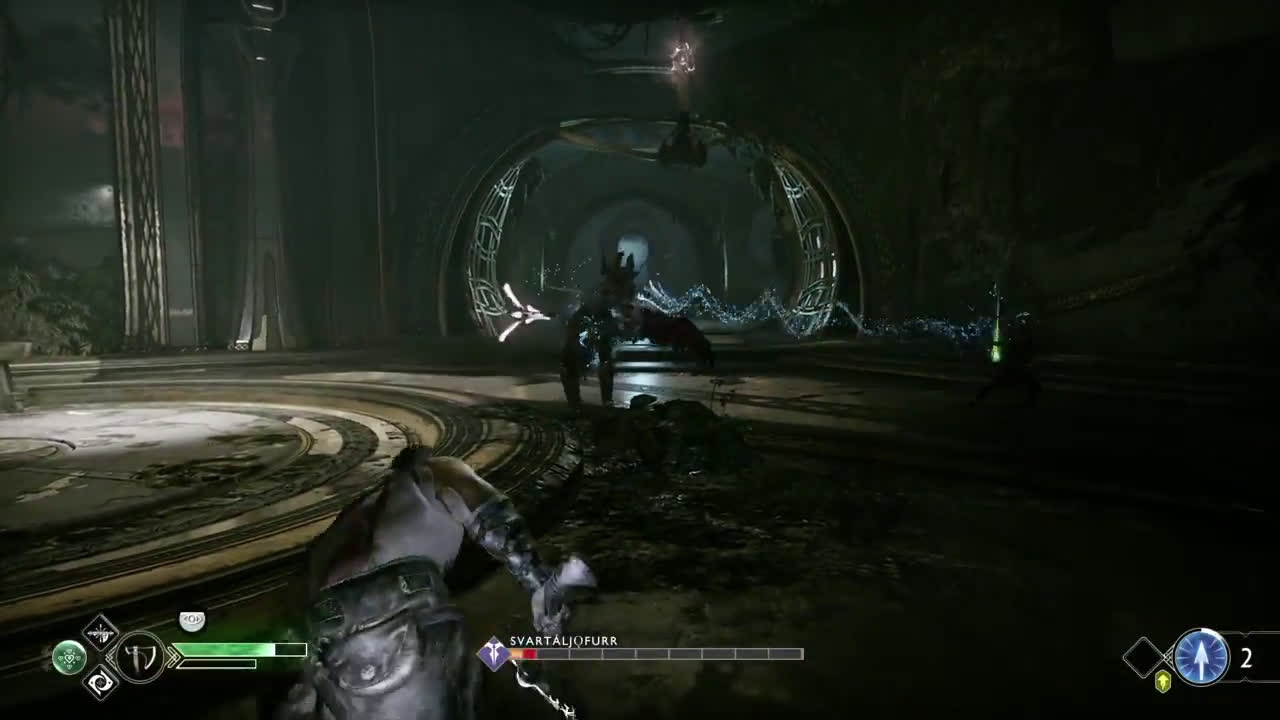Click the white eye status icon
The image size is (1280, 720).
point(191,622)
